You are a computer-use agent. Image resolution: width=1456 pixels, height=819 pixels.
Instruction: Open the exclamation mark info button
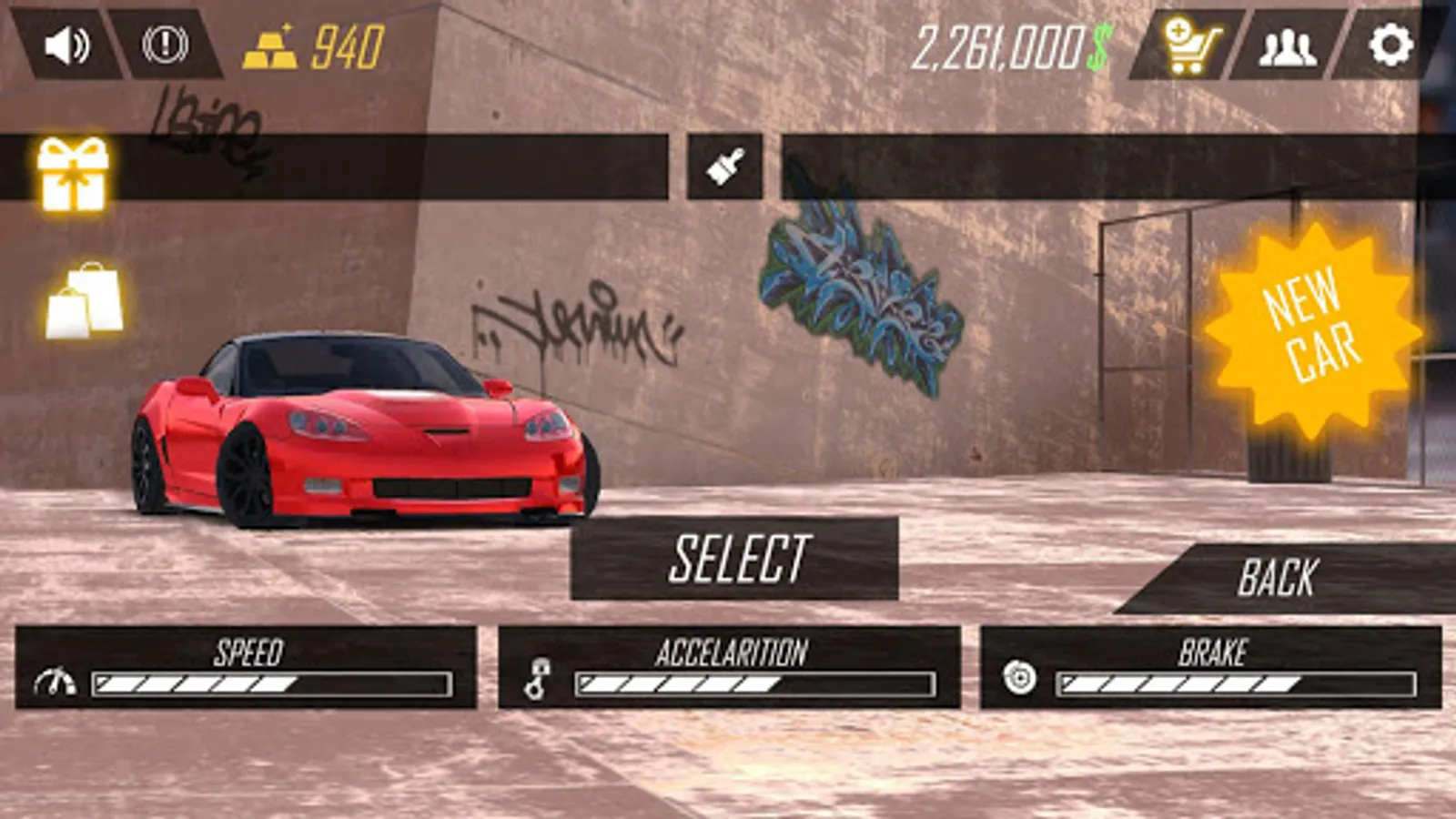166,45
